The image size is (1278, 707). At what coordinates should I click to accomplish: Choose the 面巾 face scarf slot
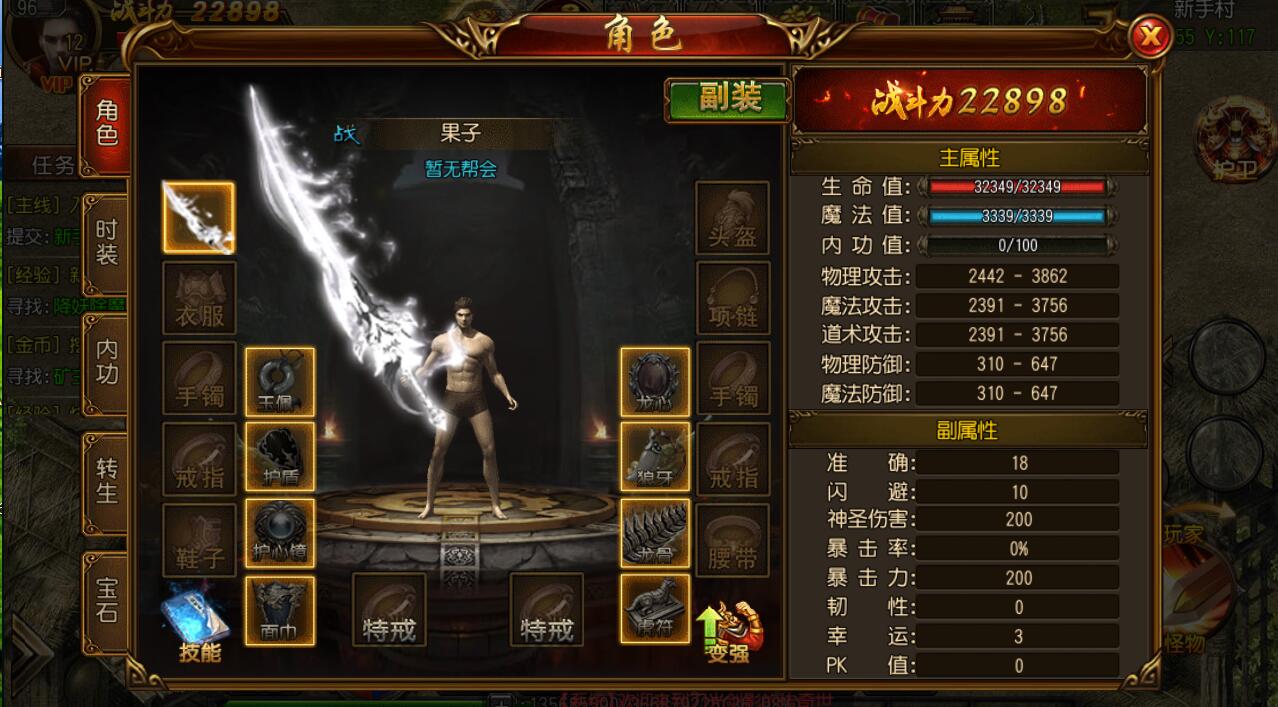point(280,610)
